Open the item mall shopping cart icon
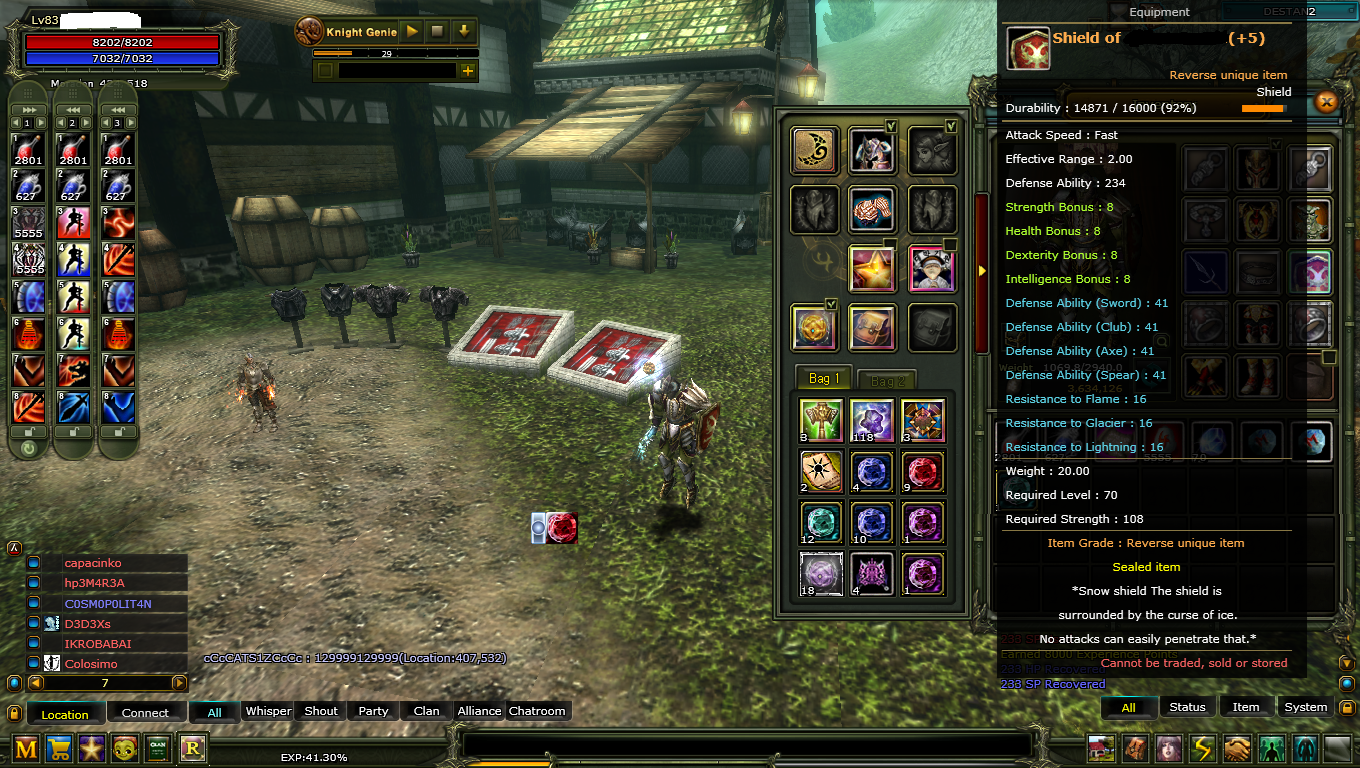Screen dimensions: 1360x768 click(x=58, y=748)
